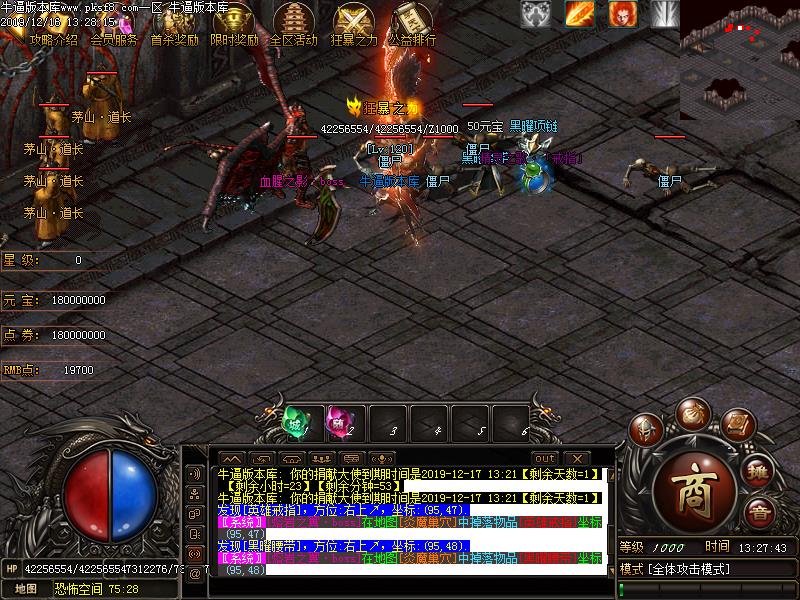Open the 会员服务 member services menu
This screenshot has width=800, height=600.
pos(114,25)
